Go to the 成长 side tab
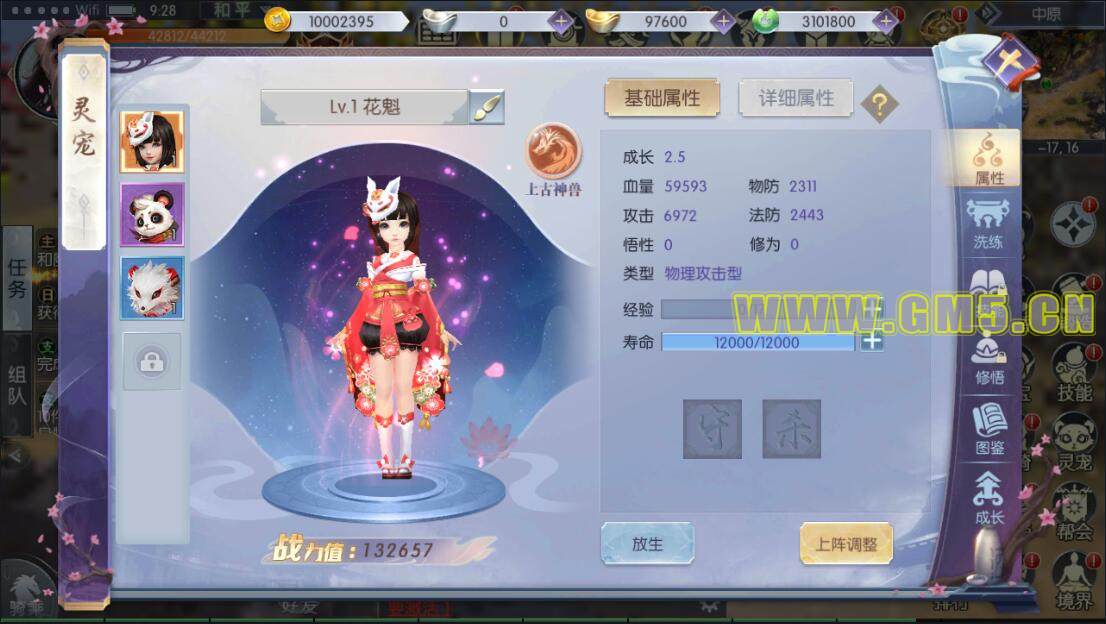Screen dimensions: 1106x624 pos(988,500)
